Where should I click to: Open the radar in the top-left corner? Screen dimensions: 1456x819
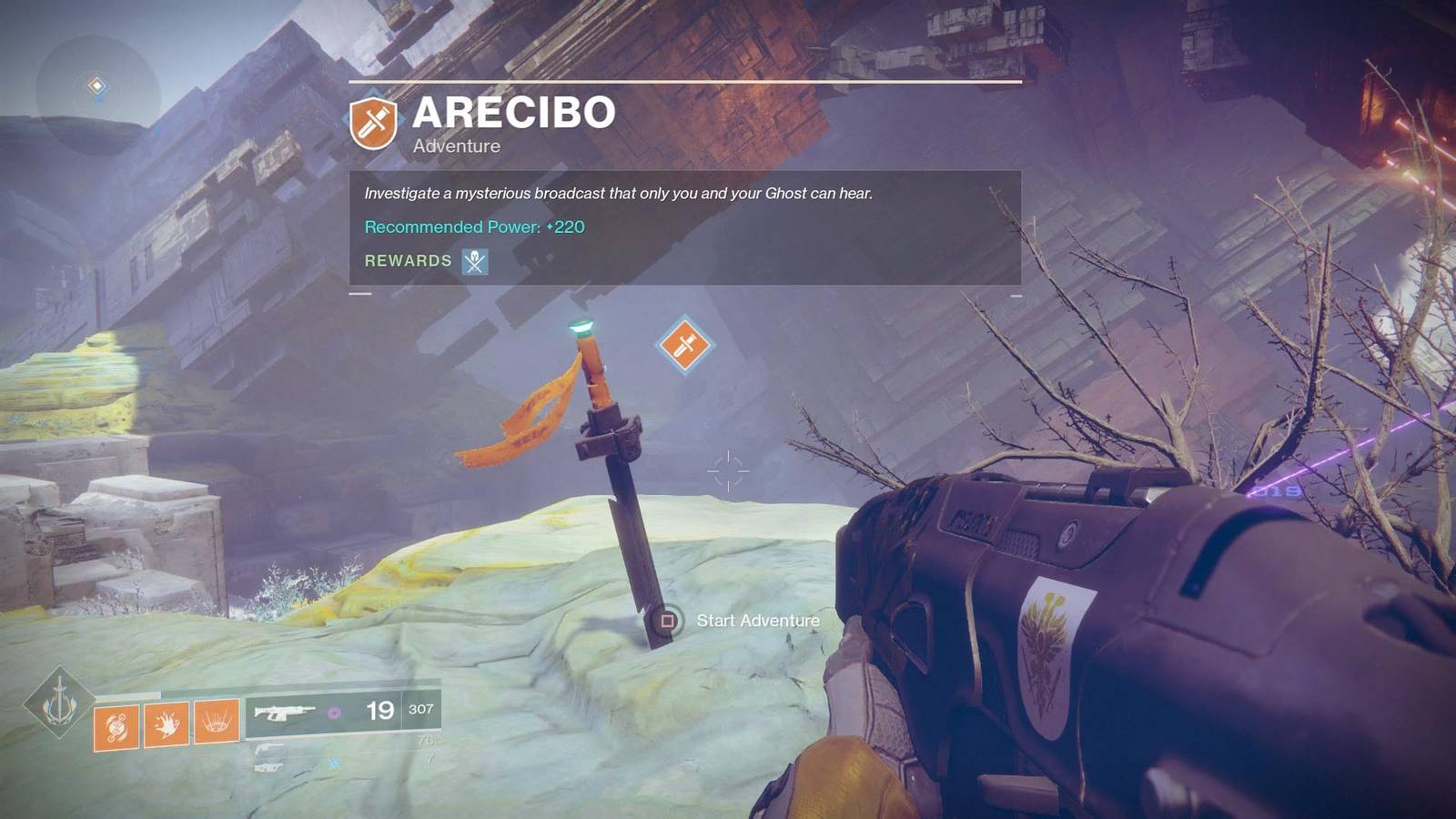97,89
